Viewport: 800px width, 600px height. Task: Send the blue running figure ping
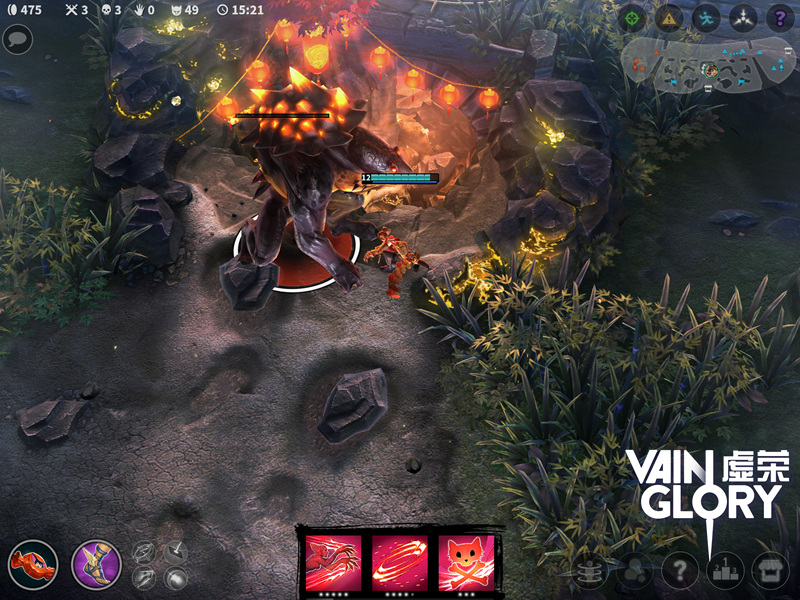click(706, 17)
